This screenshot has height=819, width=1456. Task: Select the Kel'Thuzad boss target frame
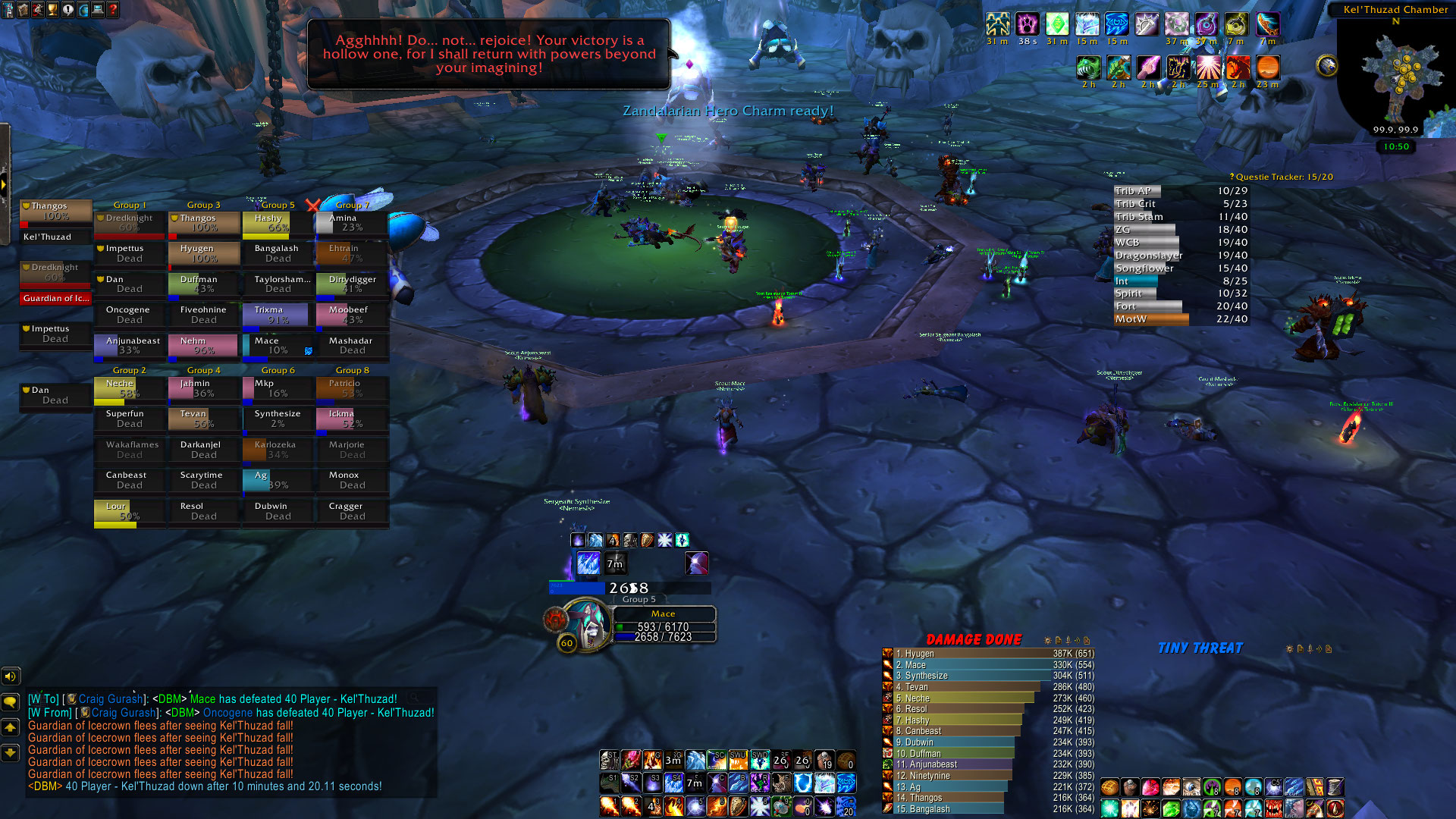[55, 237]
